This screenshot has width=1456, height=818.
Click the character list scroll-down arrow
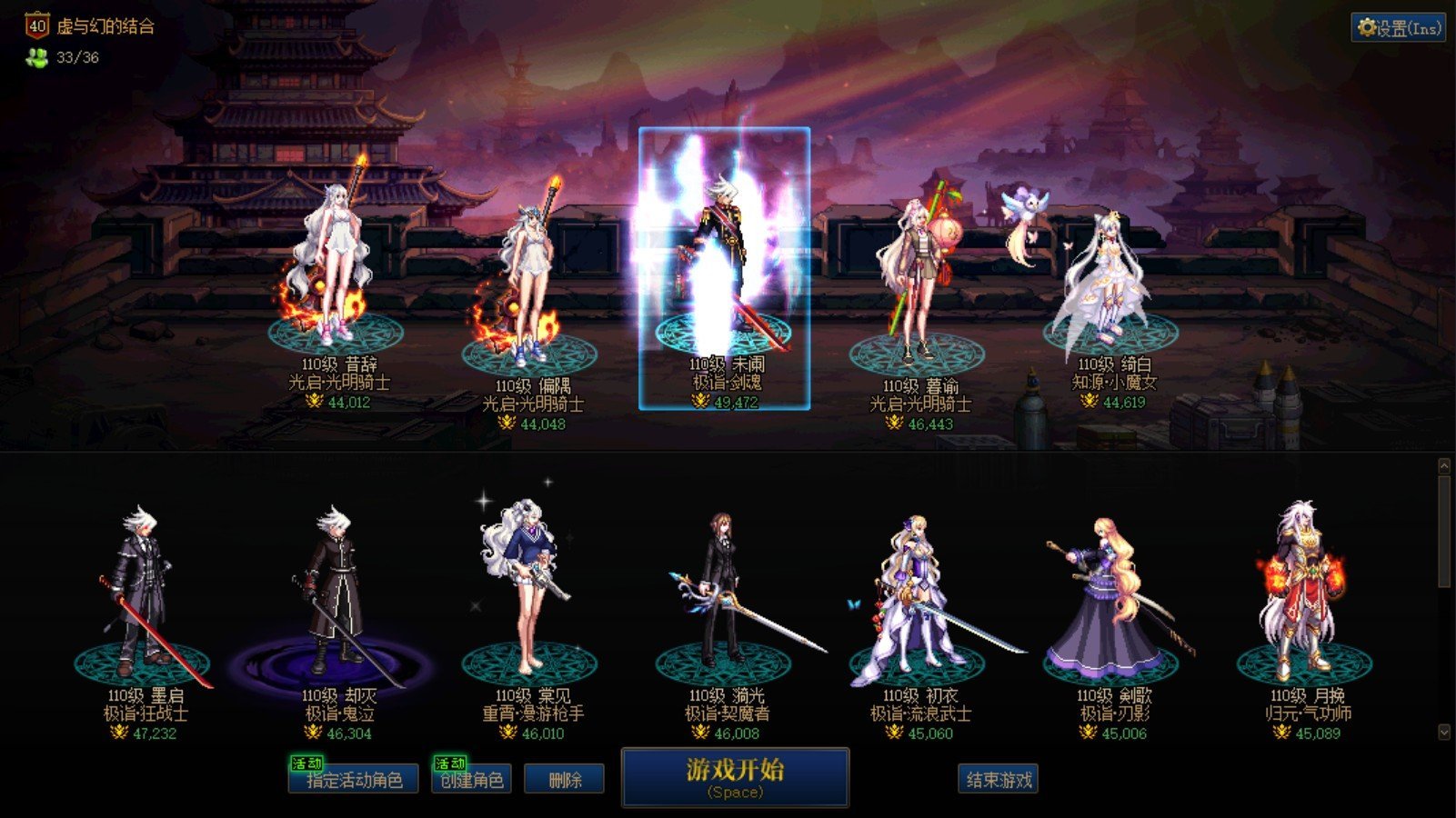tap(1443, 732)
